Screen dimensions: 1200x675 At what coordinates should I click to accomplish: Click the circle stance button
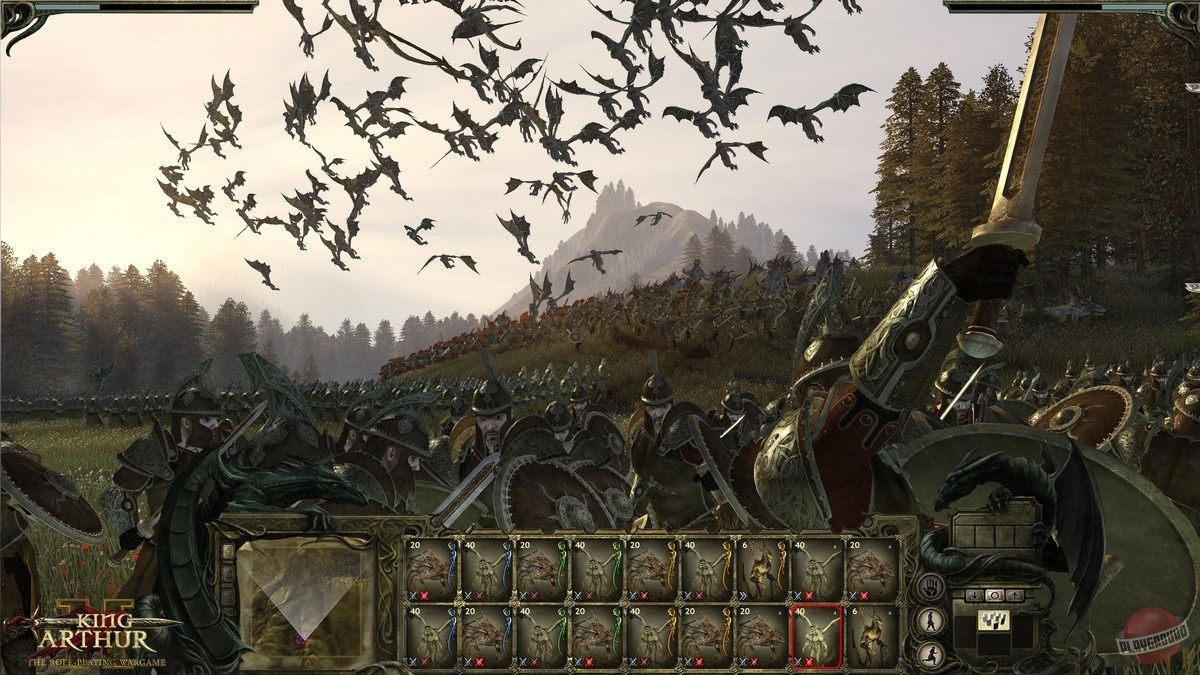[994, 595]
